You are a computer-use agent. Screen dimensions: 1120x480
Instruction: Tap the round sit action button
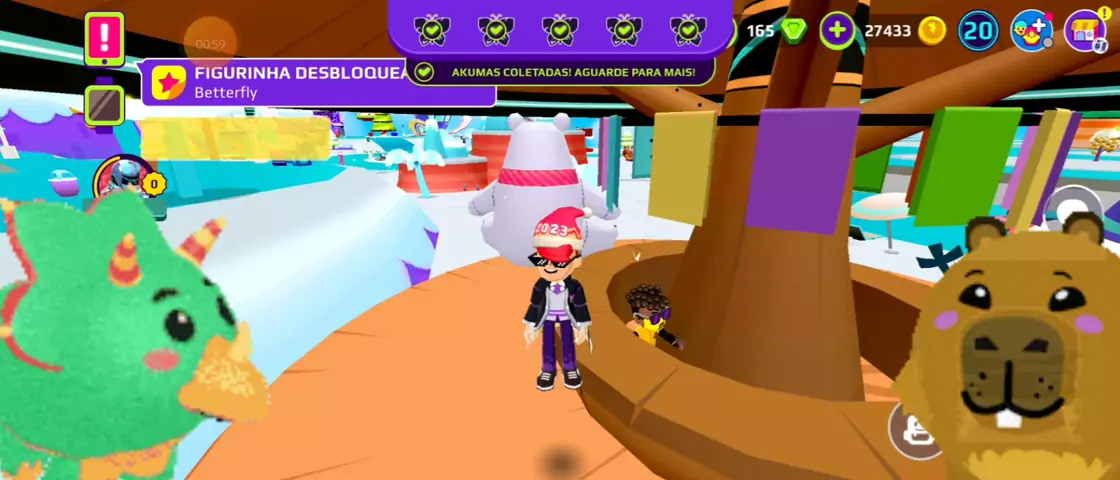(912, 430)
